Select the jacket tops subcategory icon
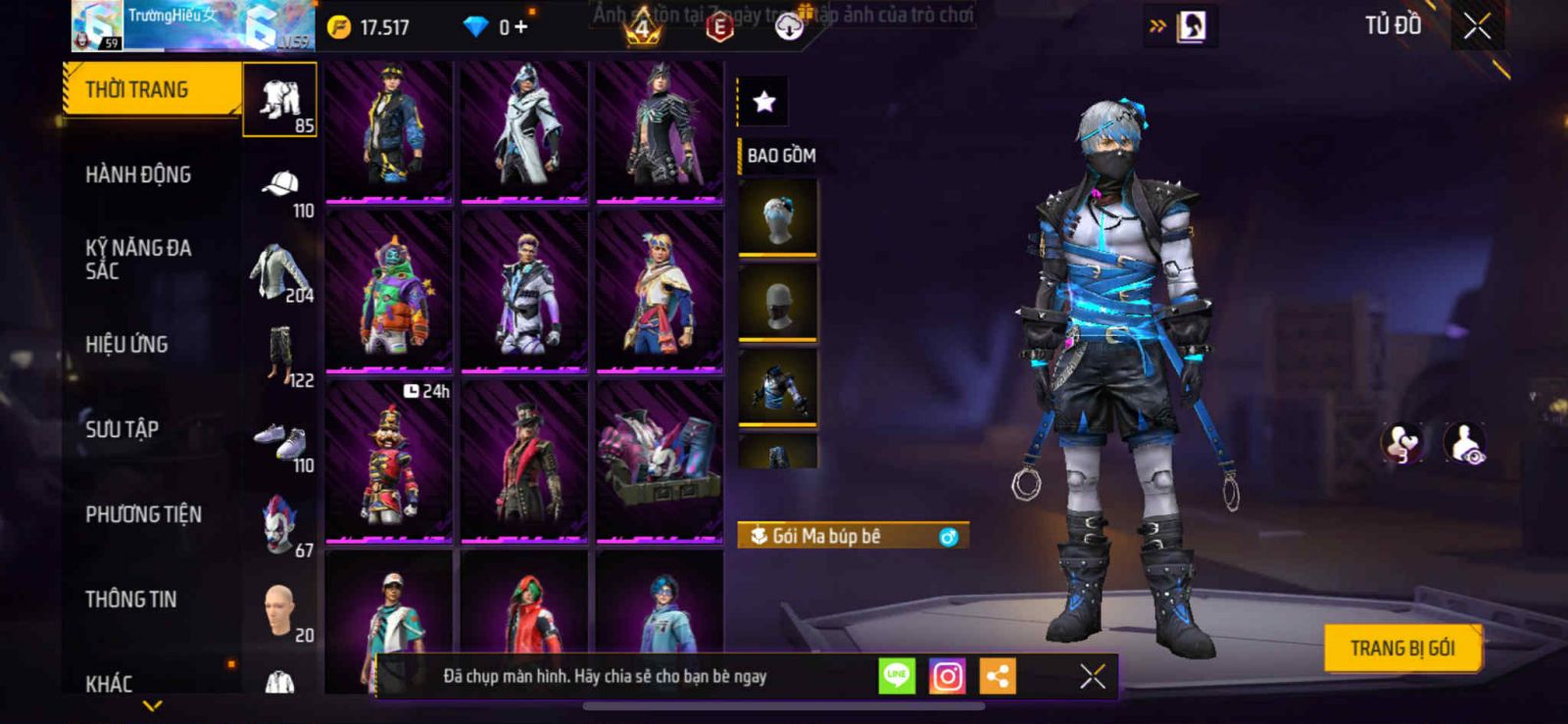This screenshot has width=1568, height=724. (x=279, y=271)
